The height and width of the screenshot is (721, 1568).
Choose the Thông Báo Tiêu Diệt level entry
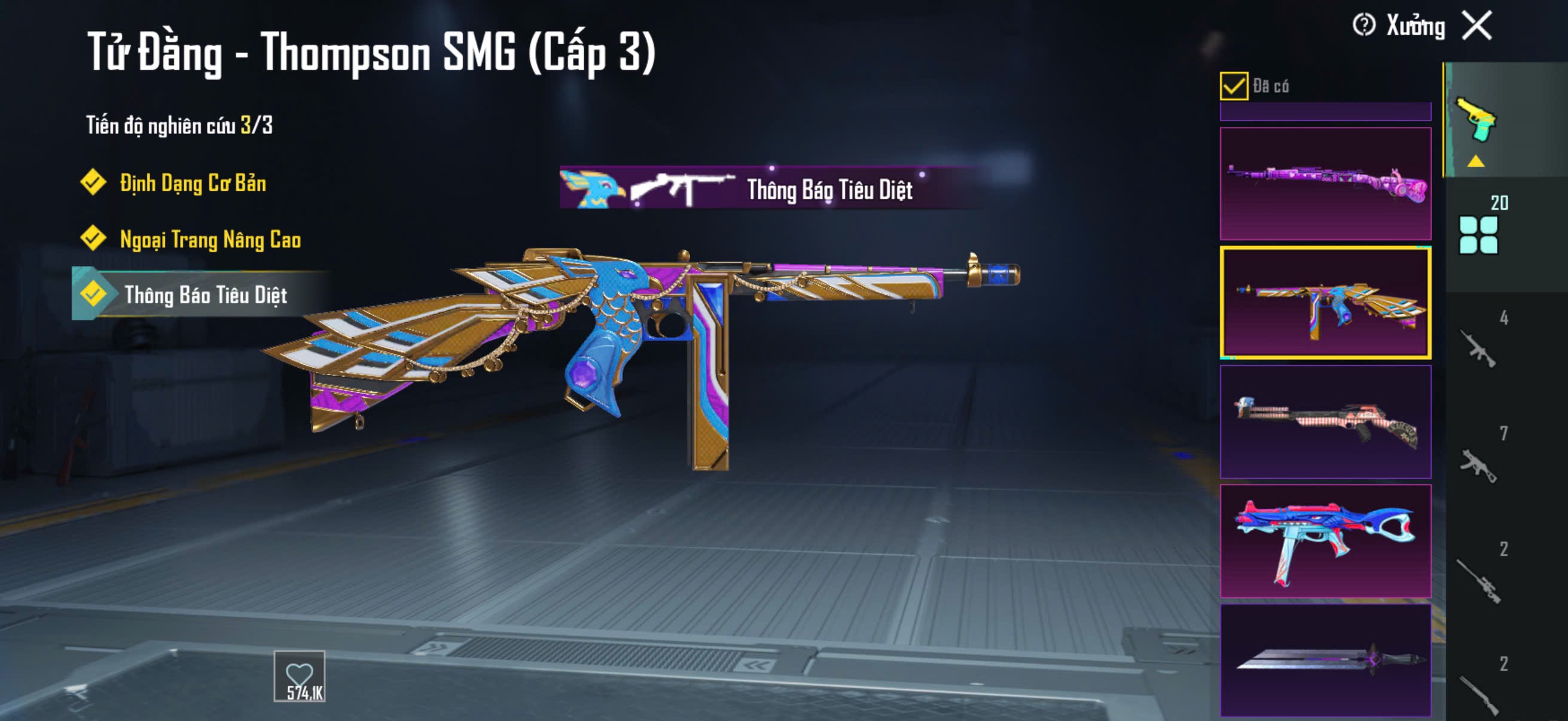(x=205, y=295)
